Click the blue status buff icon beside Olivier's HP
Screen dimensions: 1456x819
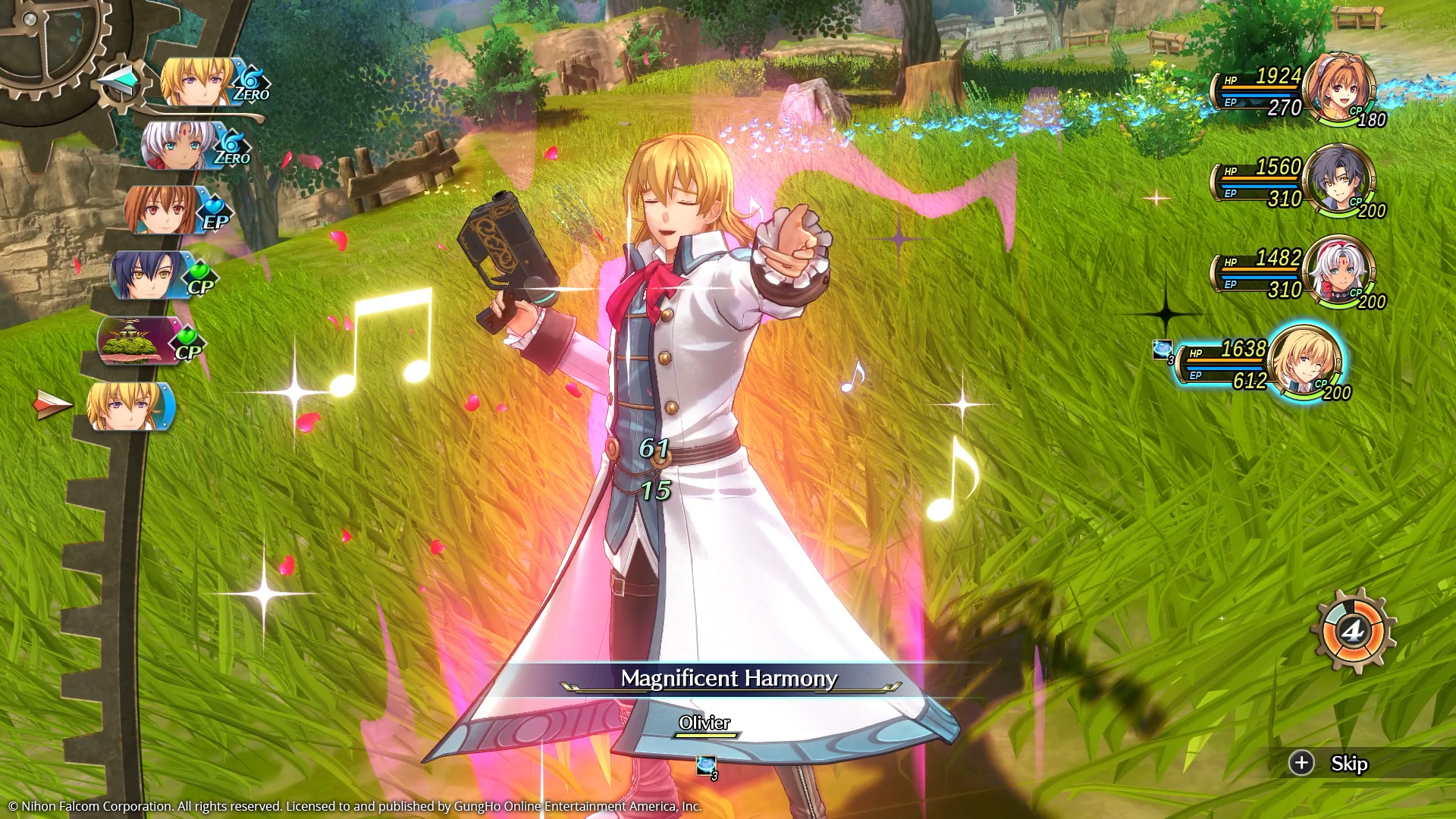point(1163,350)
